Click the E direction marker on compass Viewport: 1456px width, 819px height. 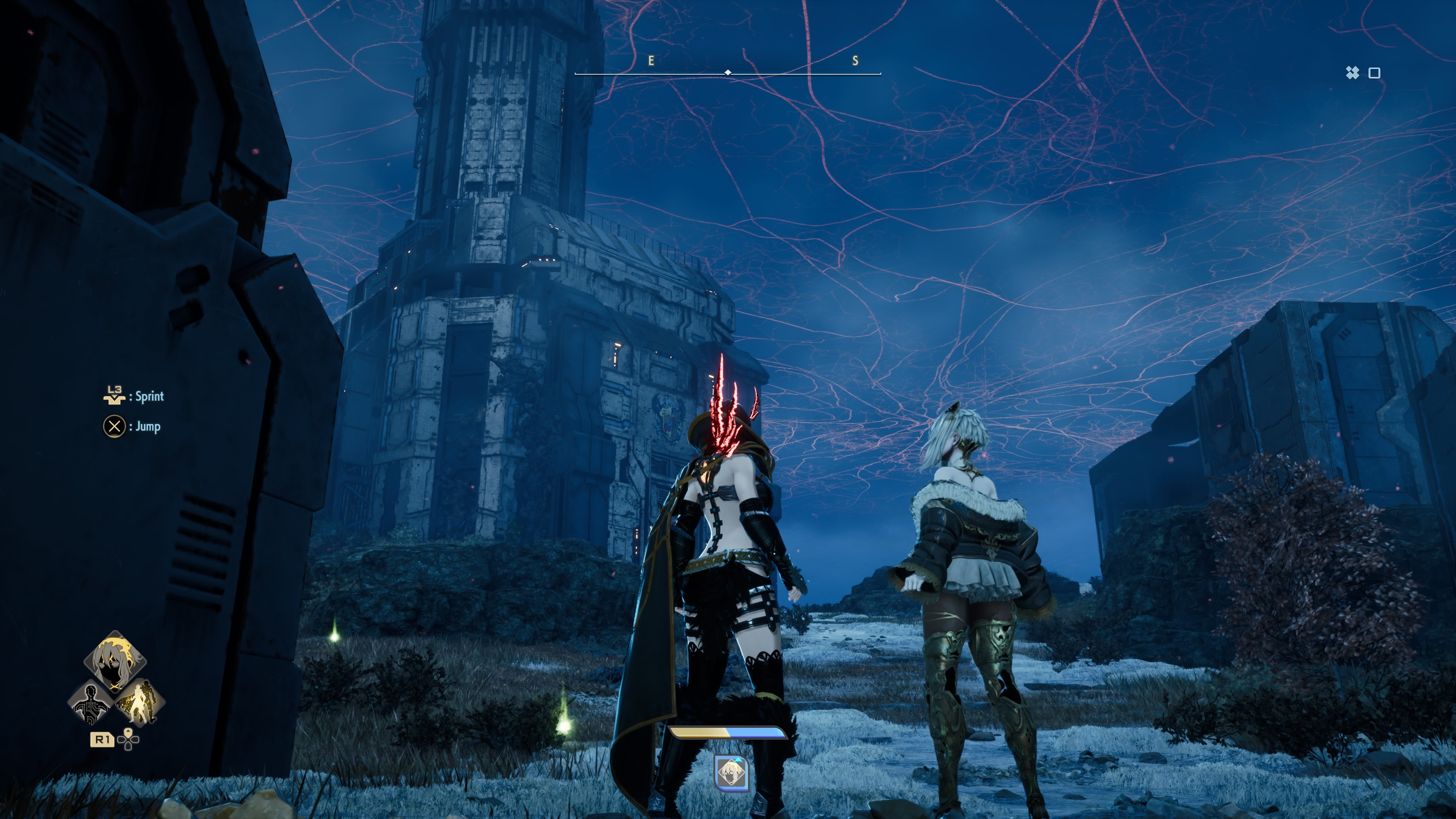651,61
